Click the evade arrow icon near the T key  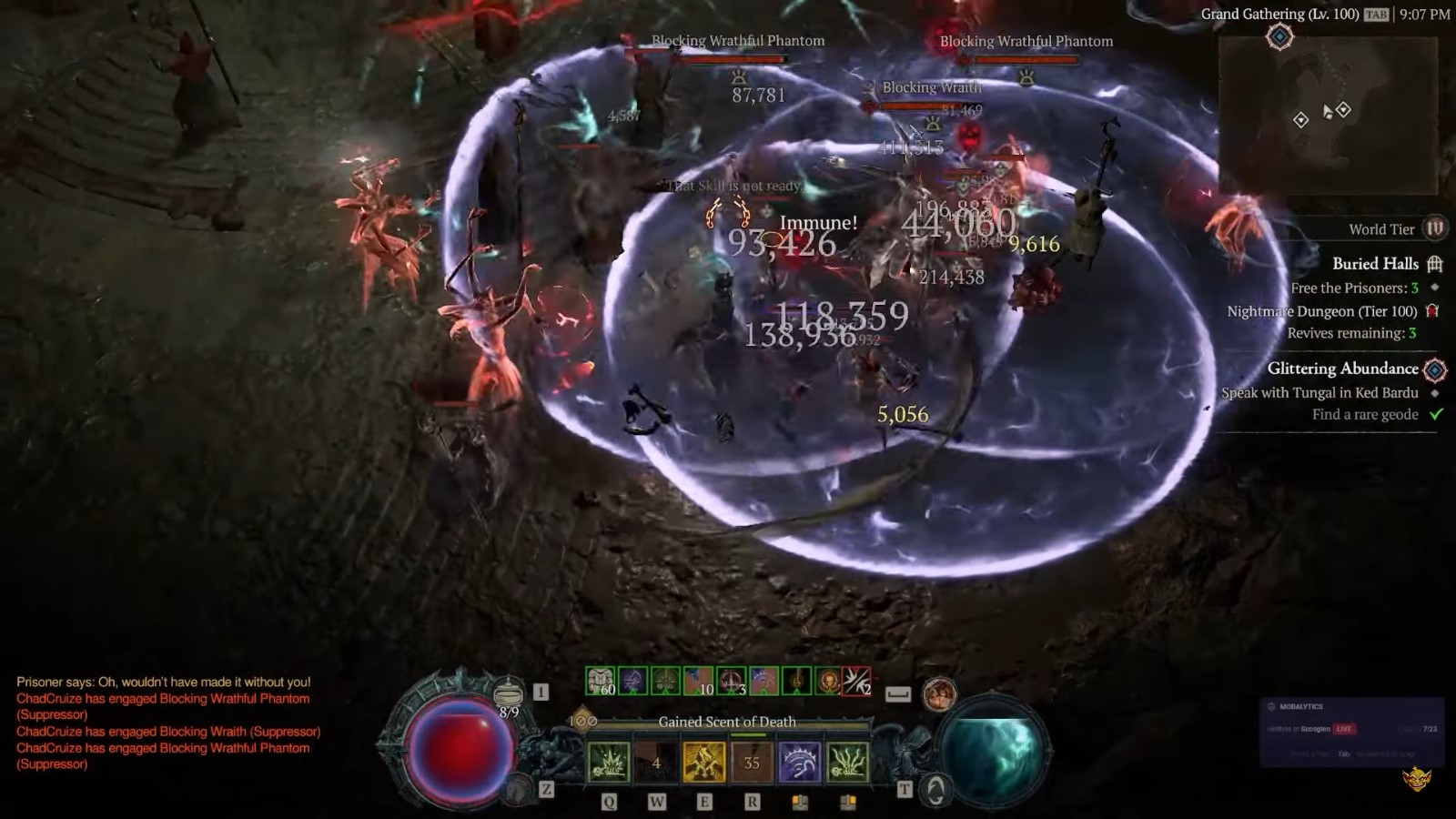click(936, 790)
